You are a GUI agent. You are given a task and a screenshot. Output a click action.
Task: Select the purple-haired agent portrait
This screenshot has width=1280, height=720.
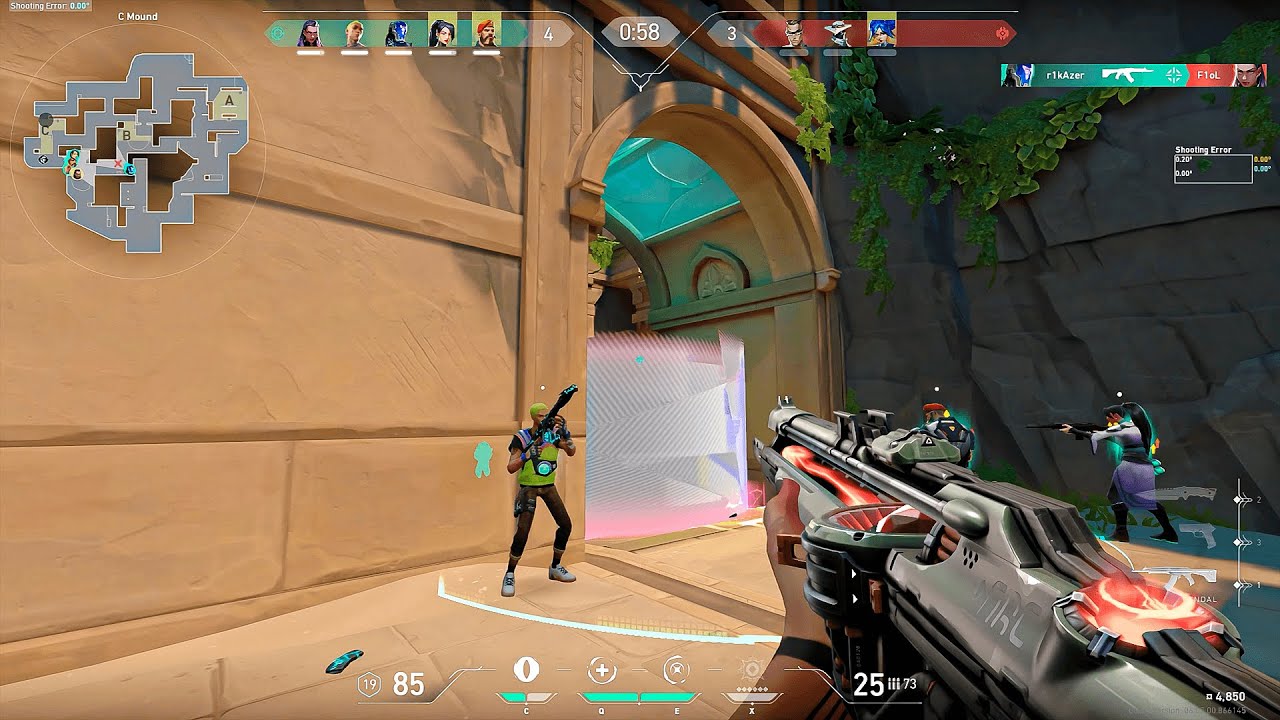tap(310, 33)
